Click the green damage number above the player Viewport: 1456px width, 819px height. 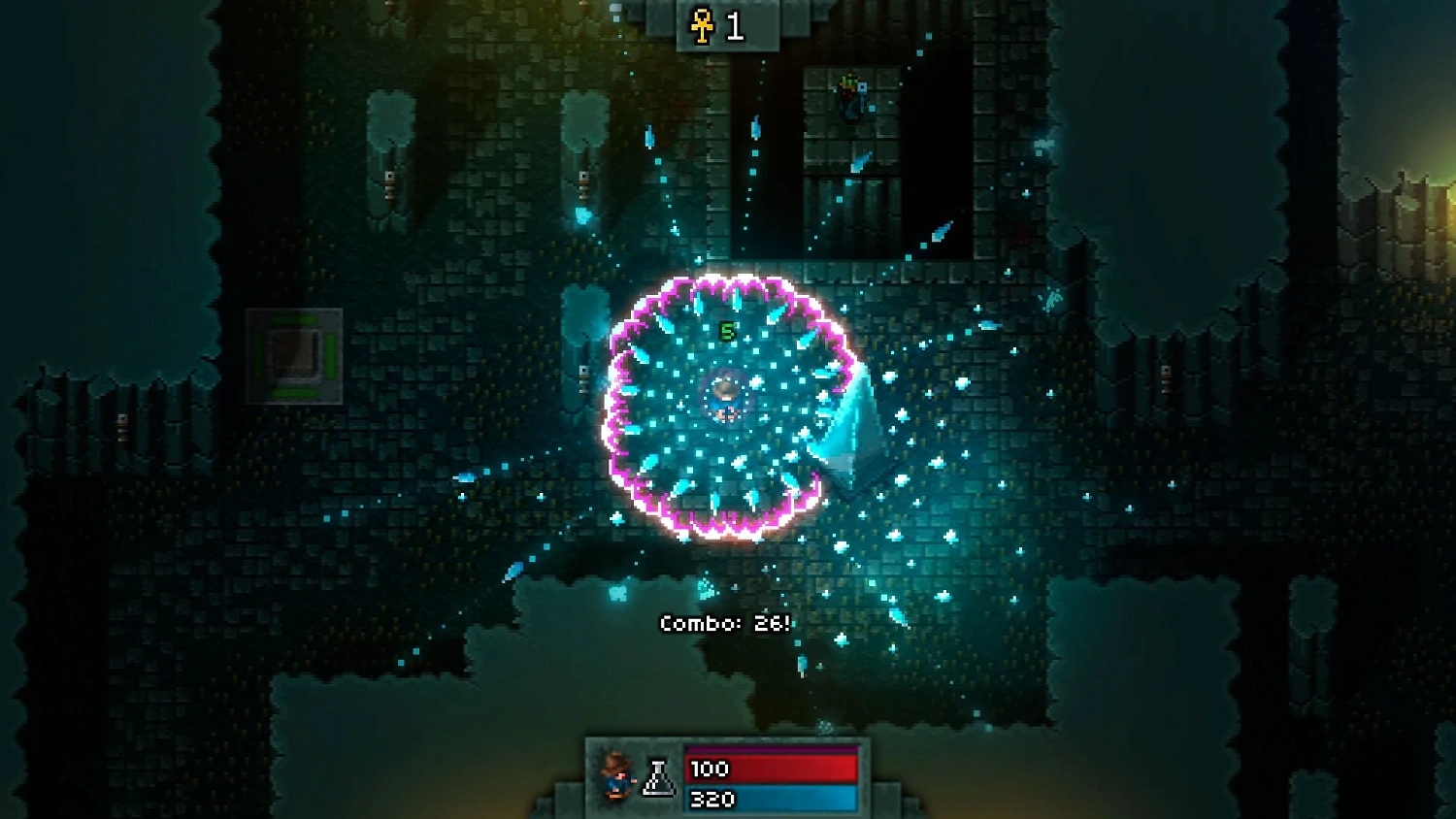[726, 330]
